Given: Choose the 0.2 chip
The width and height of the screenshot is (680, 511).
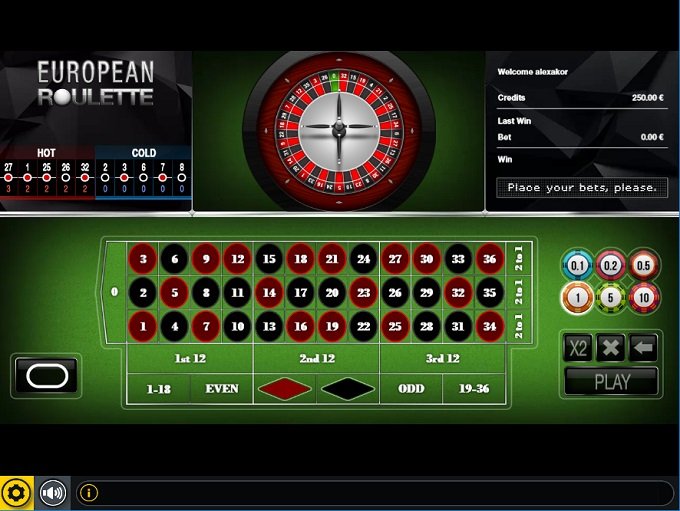Looking at the screenshot, I should (611, 265).
